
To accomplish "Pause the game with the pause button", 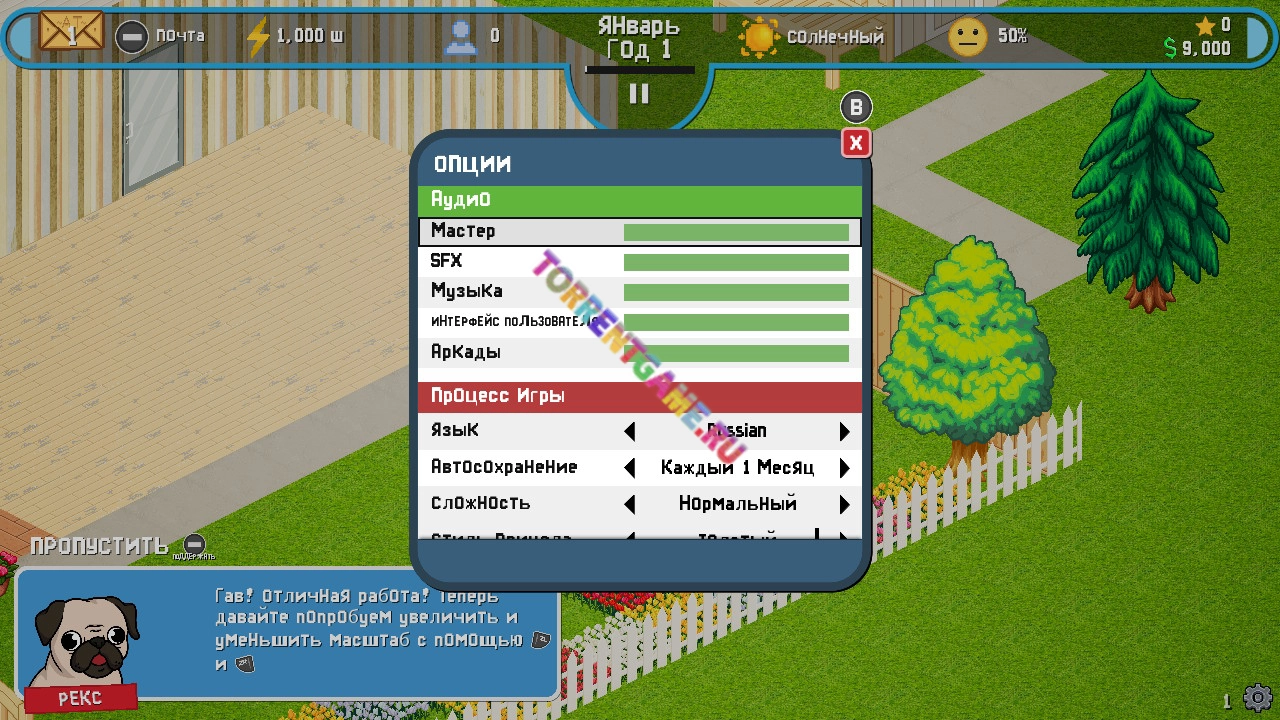I will [639, 94].
